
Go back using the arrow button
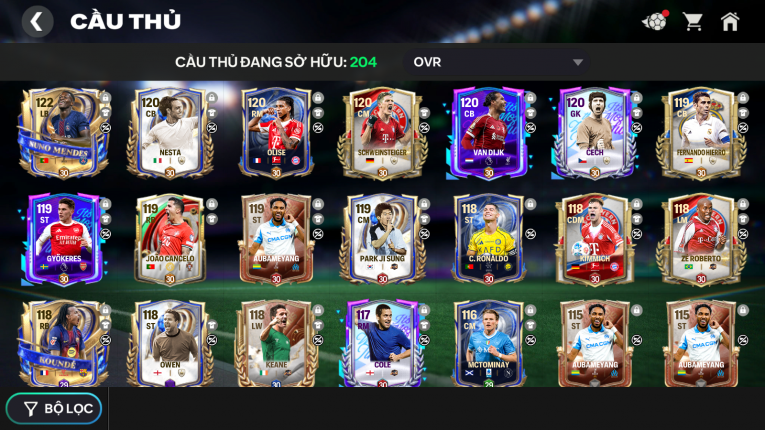(37, 21)
